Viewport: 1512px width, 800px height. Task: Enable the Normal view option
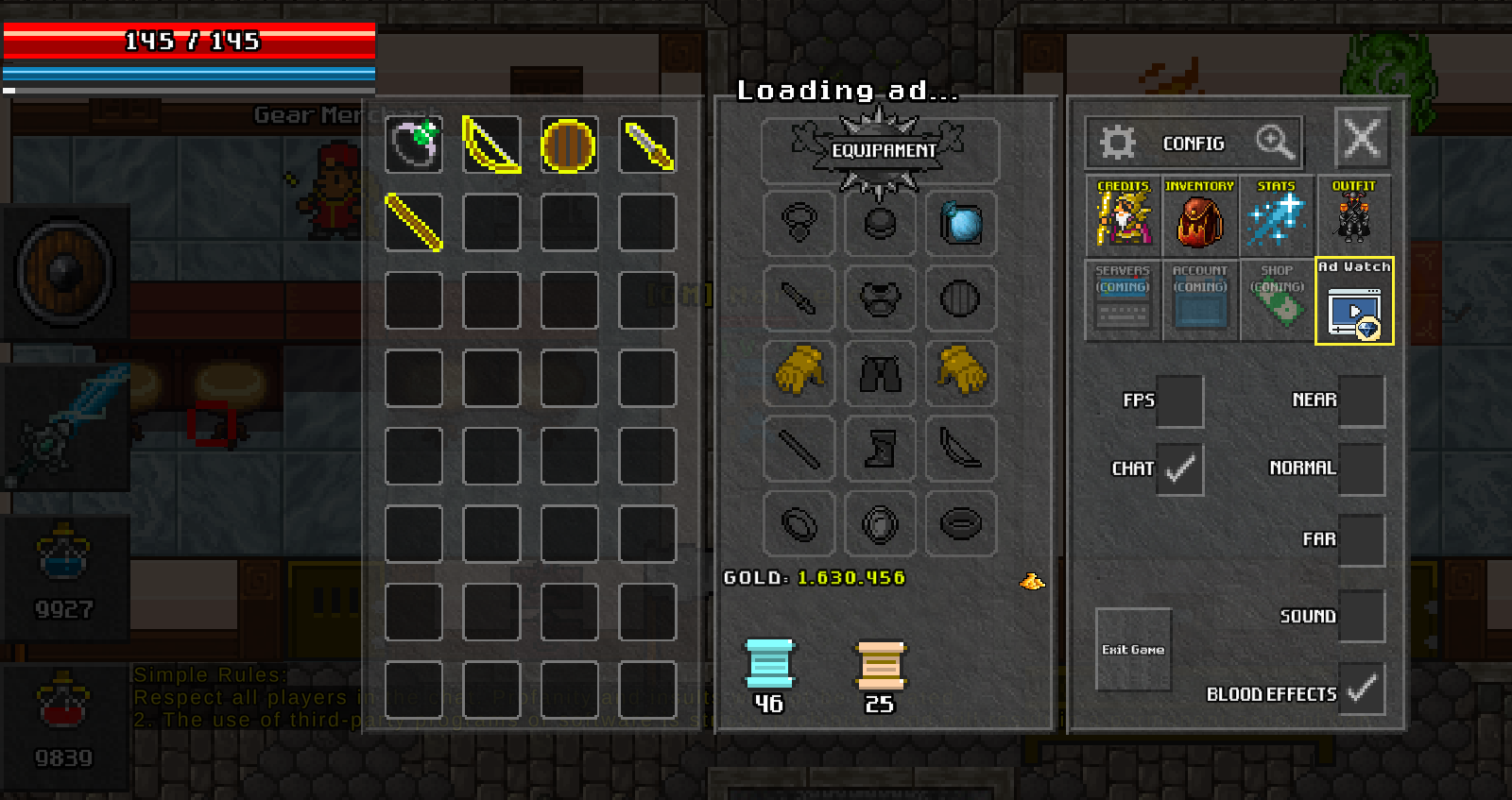(1361, 468)
